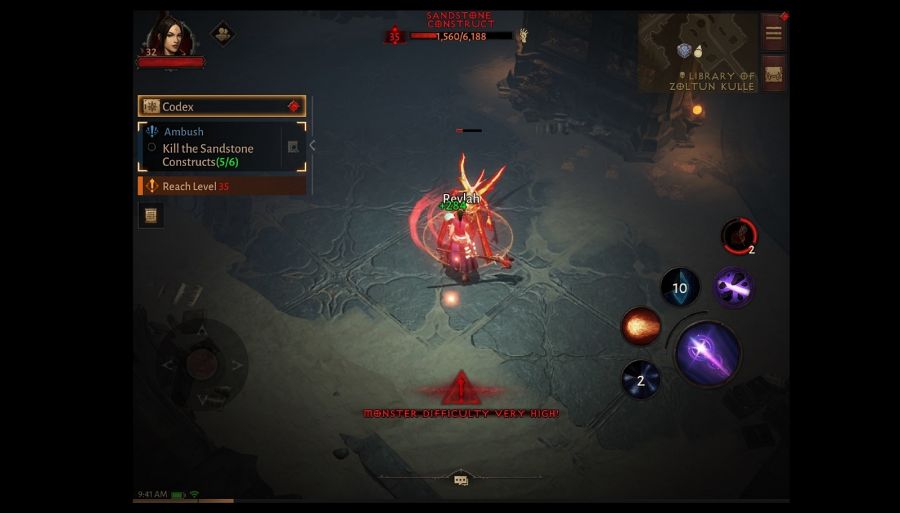Open the chat bubble at screen bottom
Screen dimensions: 900x513
[461, 480]
